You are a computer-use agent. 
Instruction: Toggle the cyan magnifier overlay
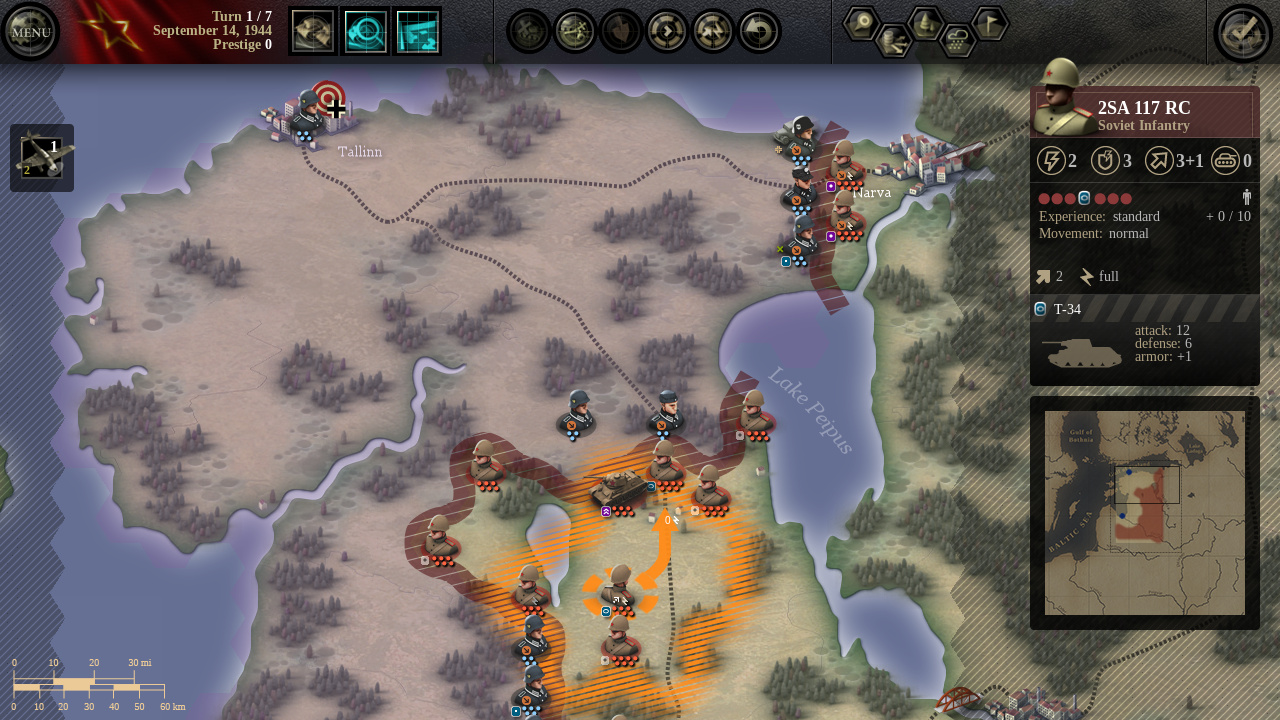coord(365,31)
